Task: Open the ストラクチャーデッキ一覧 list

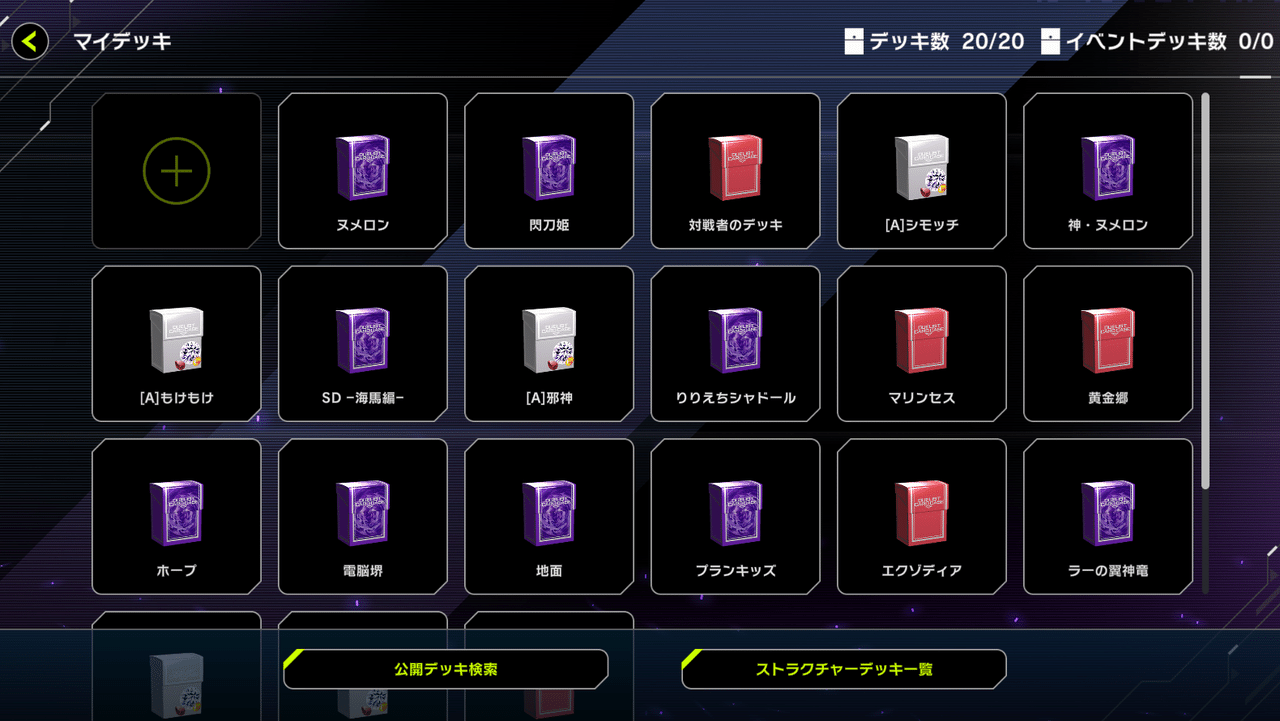Action: coord(843,668)
